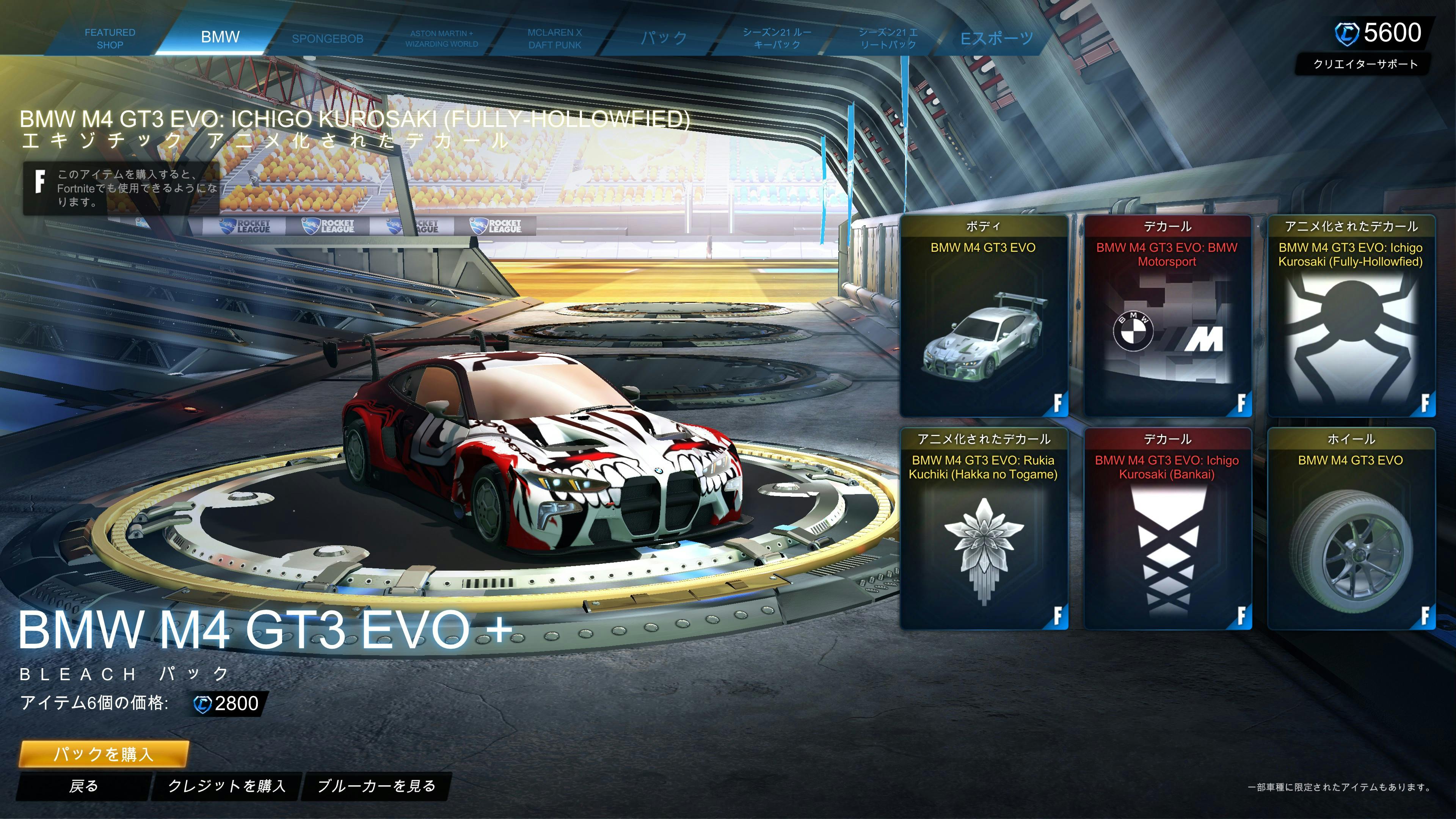This screenshot has width=1456, height=819.
Task: Go back with the 戻る button
Action: click(84, 786)
